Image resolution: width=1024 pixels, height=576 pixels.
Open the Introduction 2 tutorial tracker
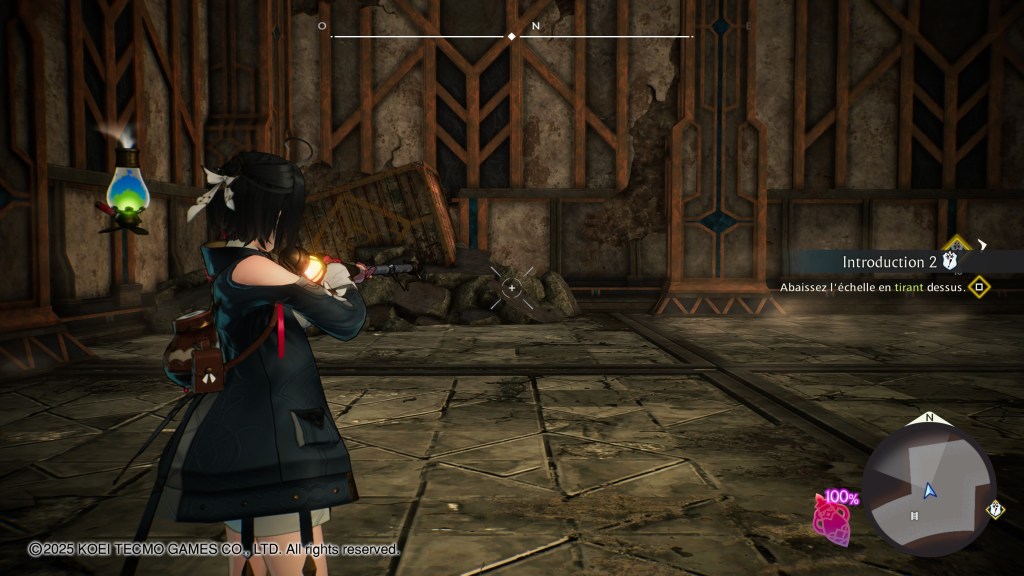(888, 262)
